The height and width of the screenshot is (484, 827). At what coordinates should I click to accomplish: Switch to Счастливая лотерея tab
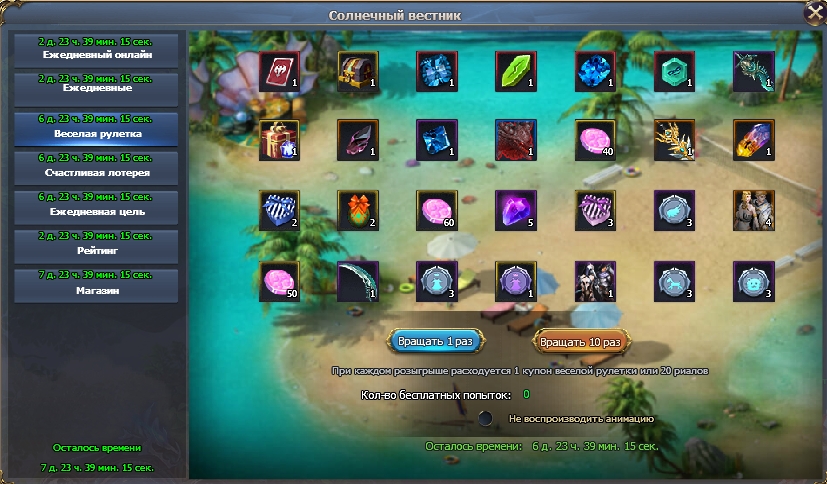coord(96,167)
